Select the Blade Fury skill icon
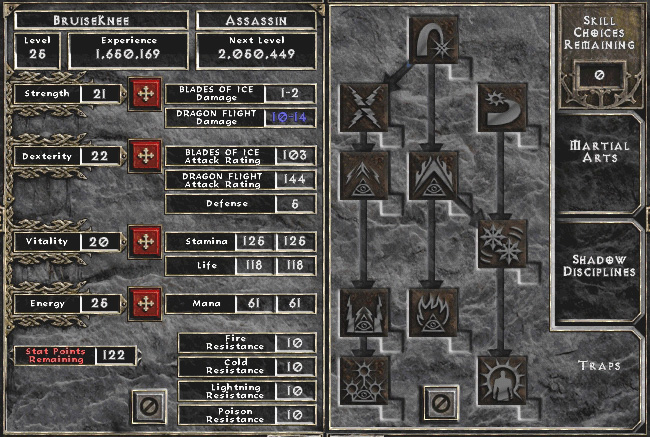 click(x=498, y=241)
